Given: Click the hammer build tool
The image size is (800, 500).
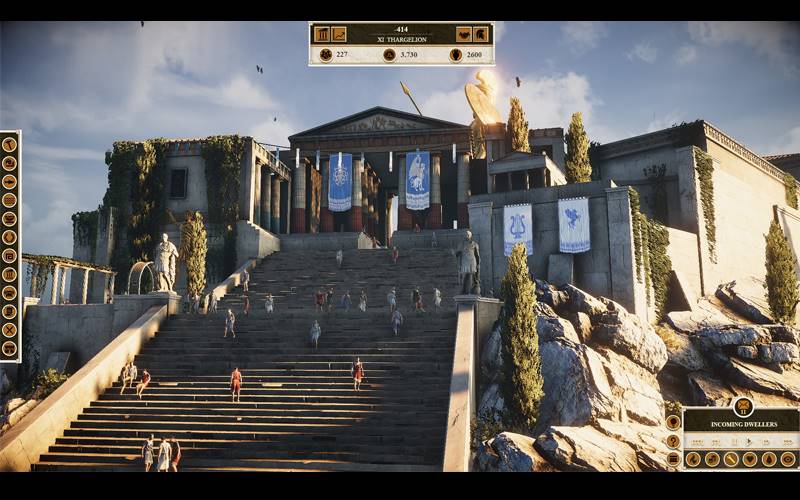Looking at the screenshot, I should point(9,144).
